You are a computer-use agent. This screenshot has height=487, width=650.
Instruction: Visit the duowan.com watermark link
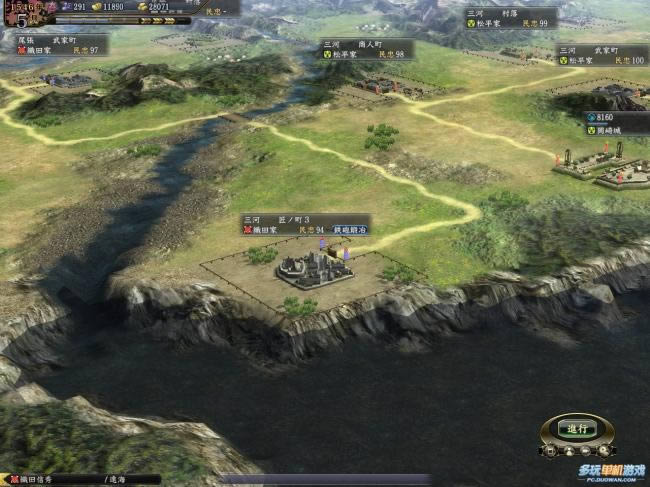pos(610,472)
